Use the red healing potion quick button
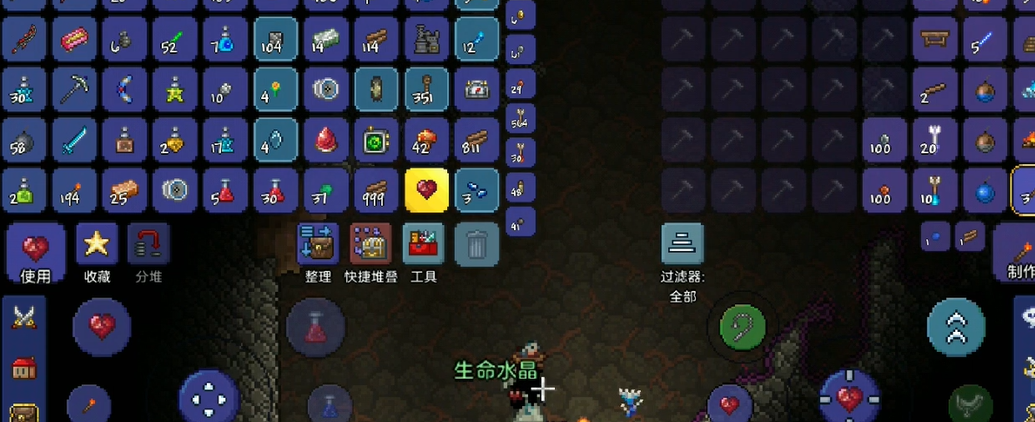The image size is (1035, 422). tap(316, 327)
